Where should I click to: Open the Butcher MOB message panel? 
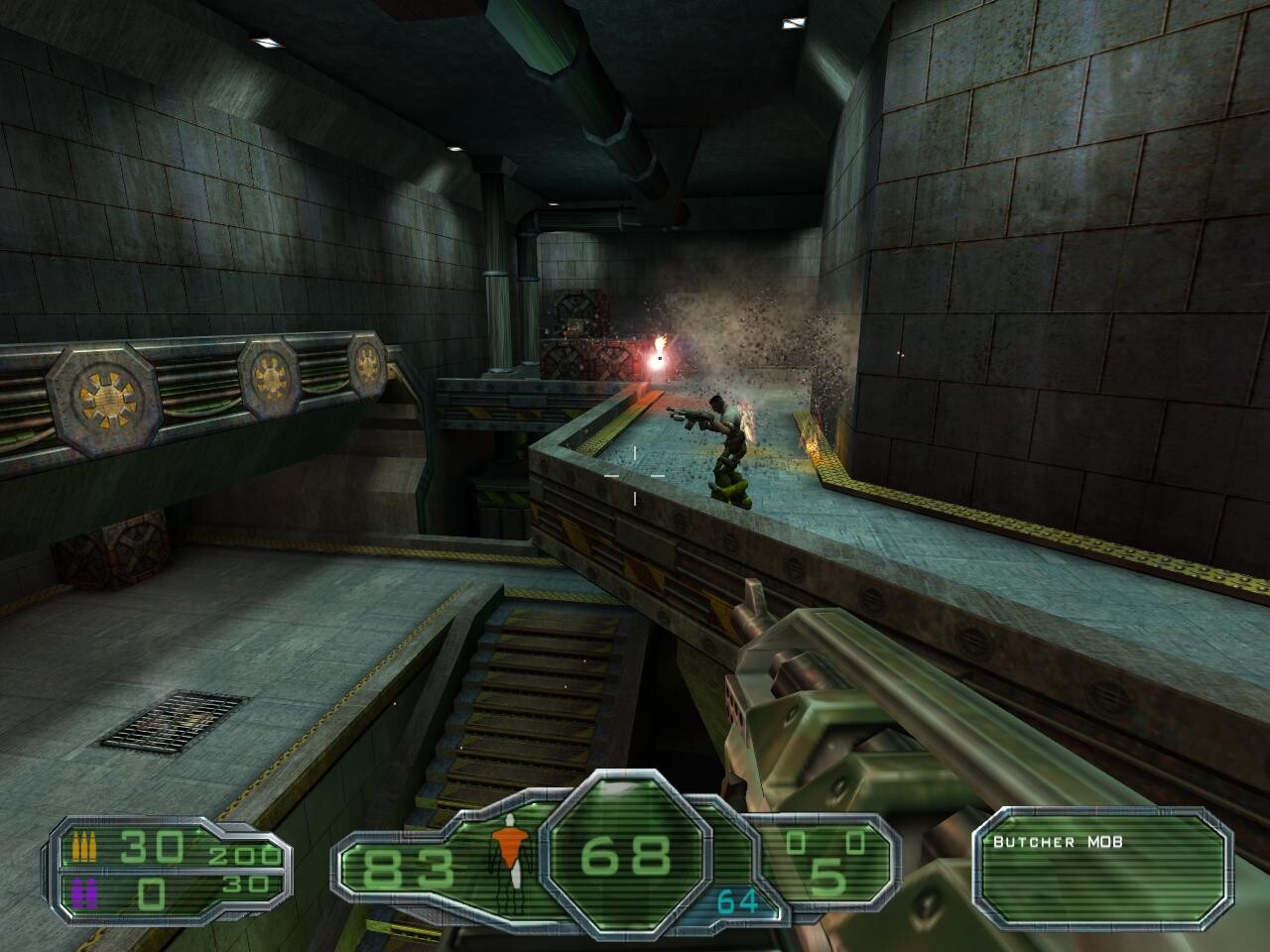click(x=1098, y=861)
